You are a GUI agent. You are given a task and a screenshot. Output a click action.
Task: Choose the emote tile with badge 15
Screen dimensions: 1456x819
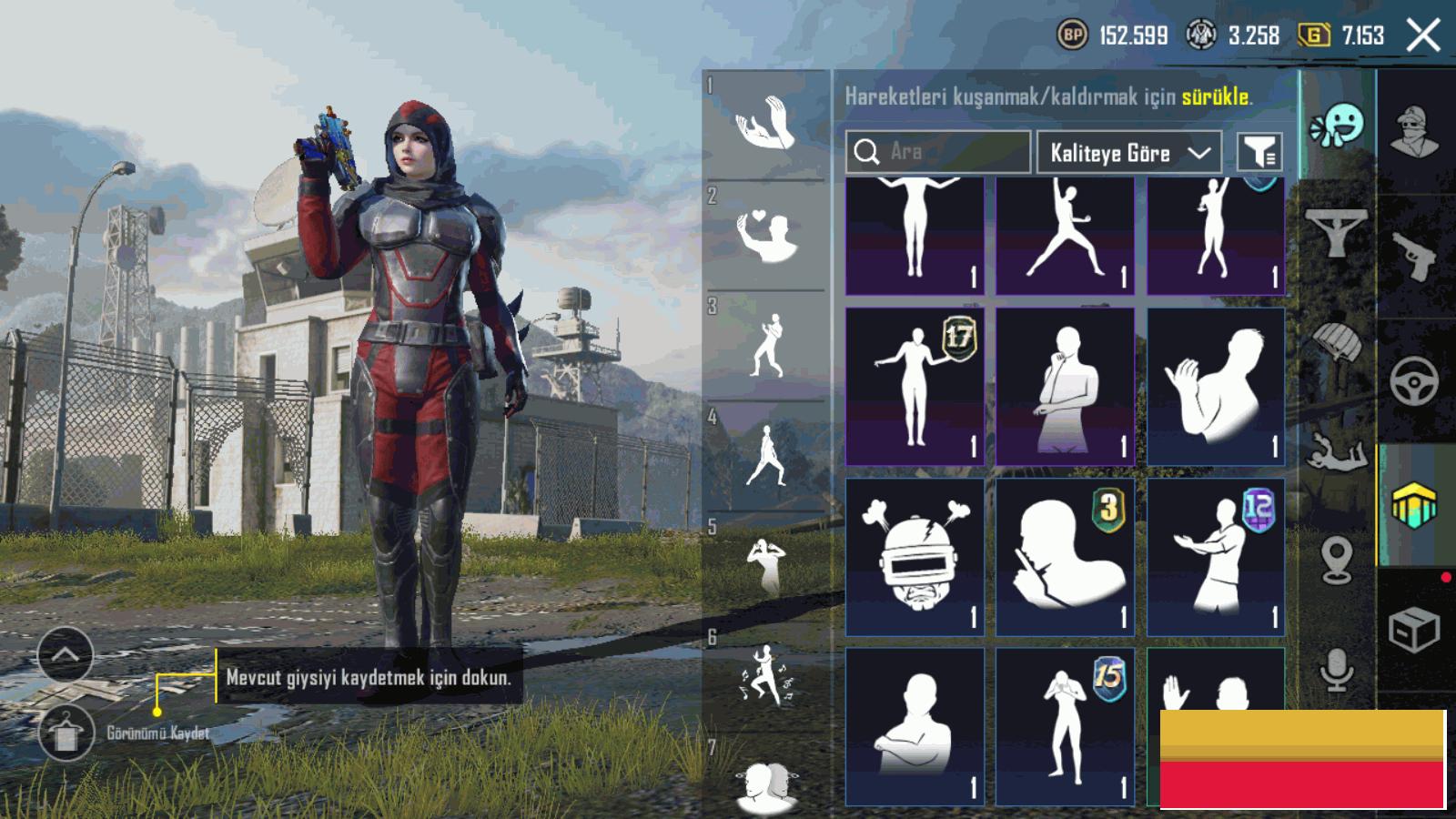(1065, 726)
